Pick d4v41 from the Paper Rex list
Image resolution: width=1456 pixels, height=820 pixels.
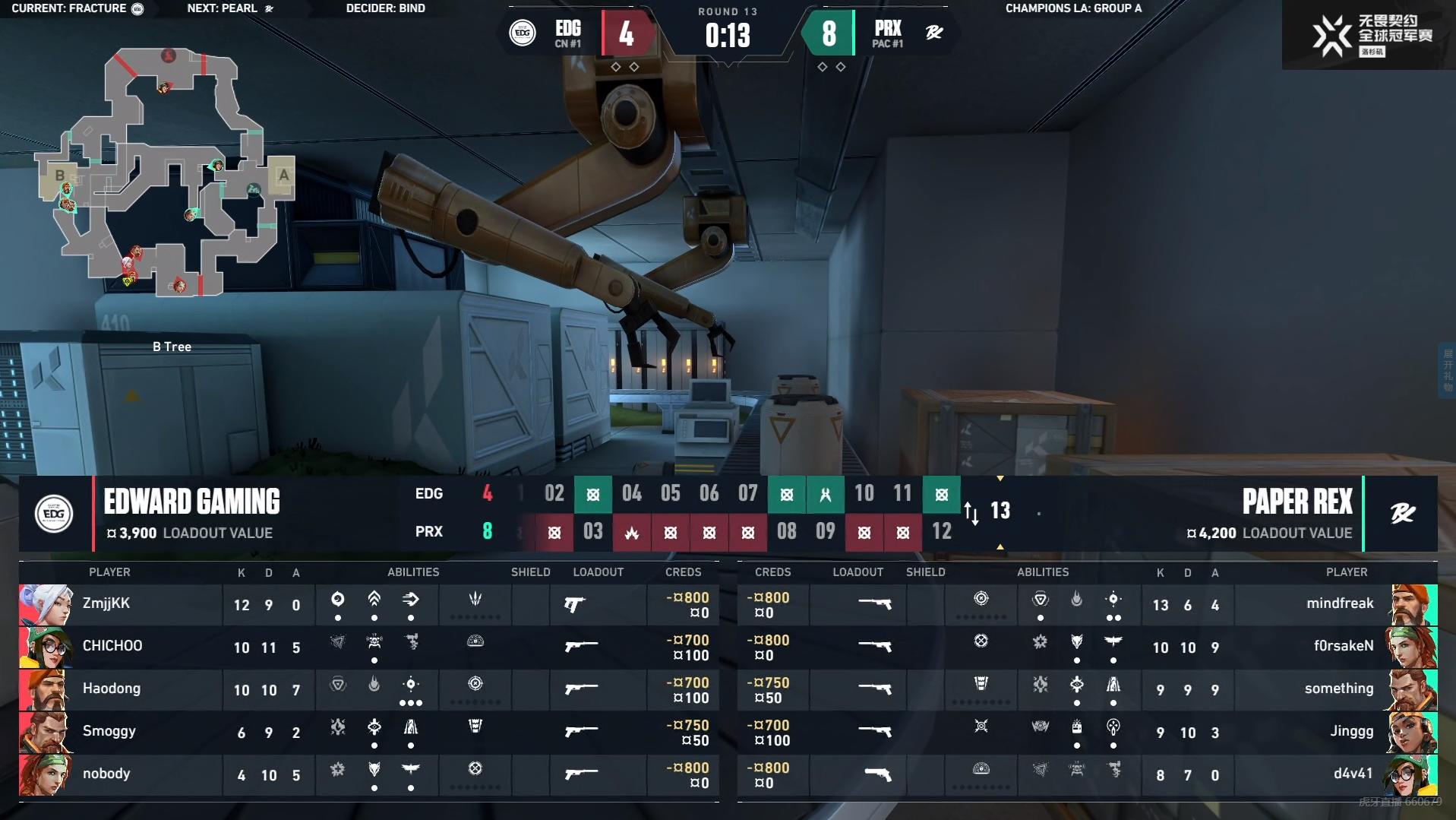(1353, 774)
